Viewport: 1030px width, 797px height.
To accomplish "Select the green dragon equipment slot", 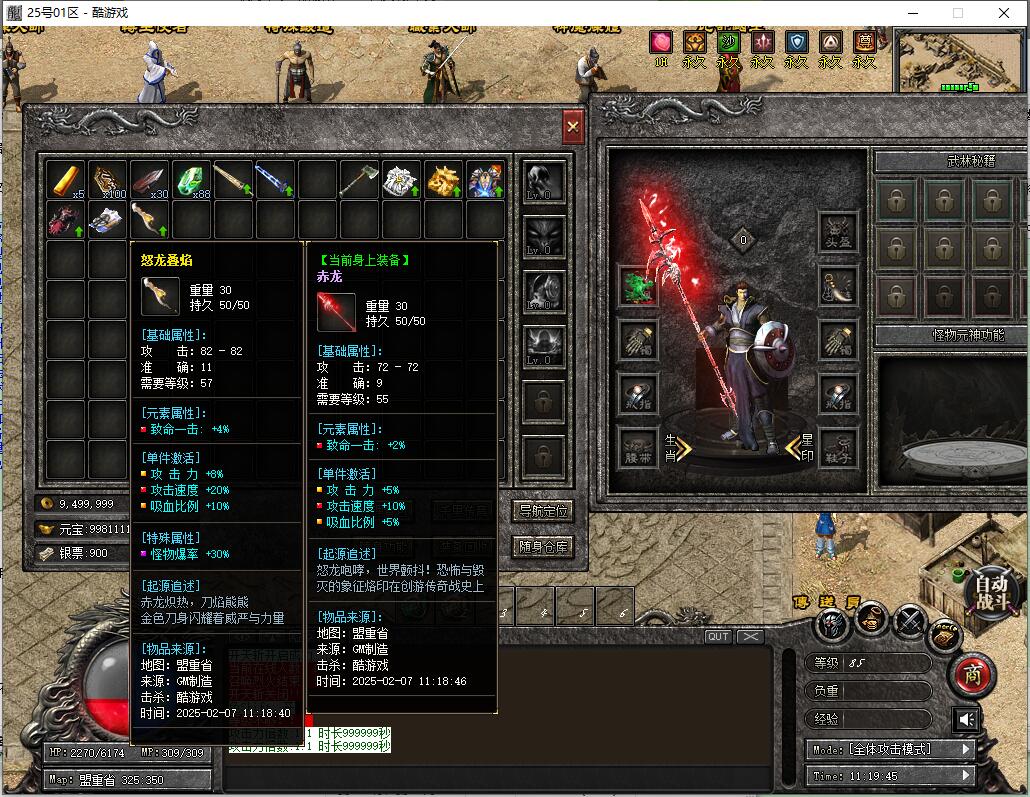I will tap(638, 285).
